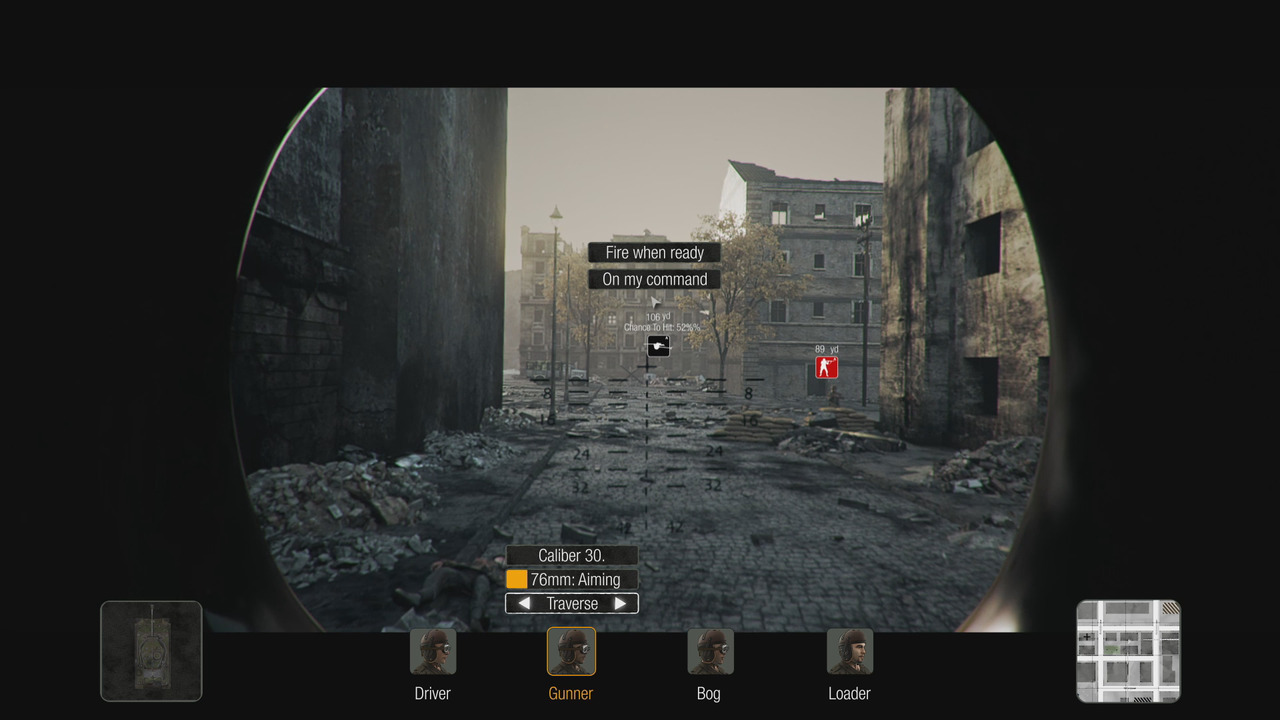Switch to the Loader crew member

click(x=849, y=652)
